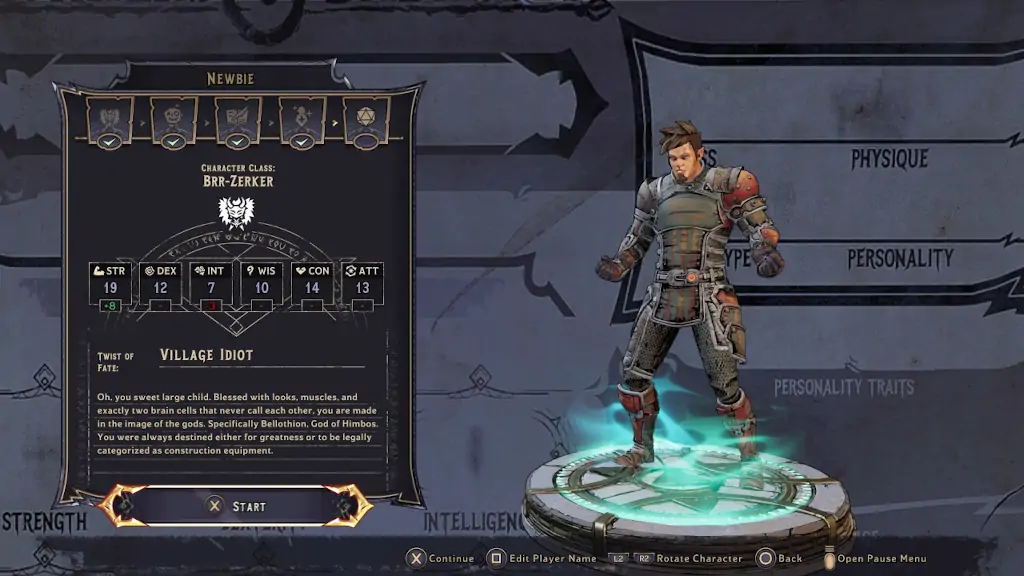This screenshot has height=576, width=1024.
Task: Select the STR stat box
Action: click(110, 284)
